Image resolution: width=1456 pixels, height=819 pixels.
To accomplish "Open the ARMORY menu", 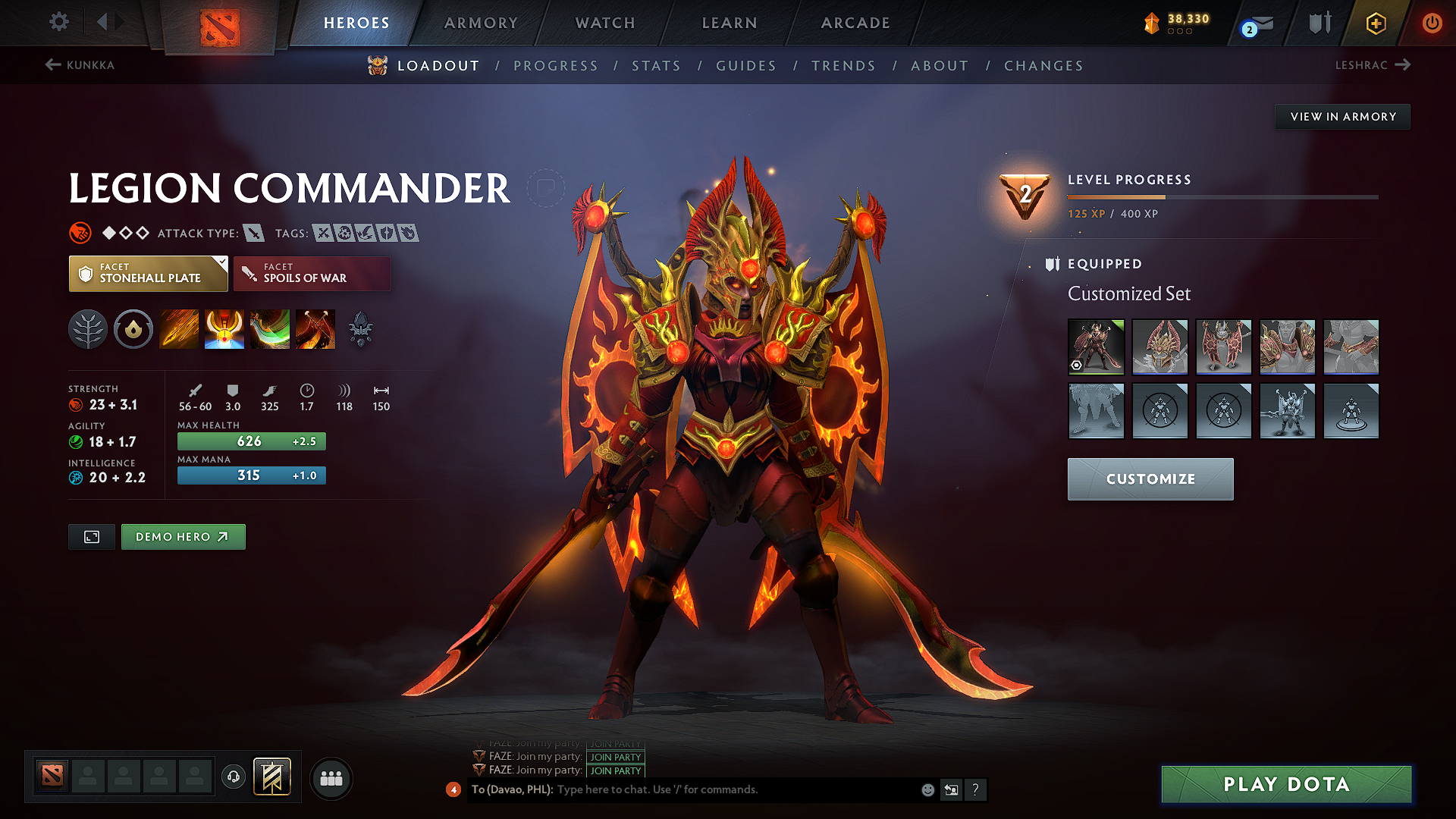I will click(481, 23).
